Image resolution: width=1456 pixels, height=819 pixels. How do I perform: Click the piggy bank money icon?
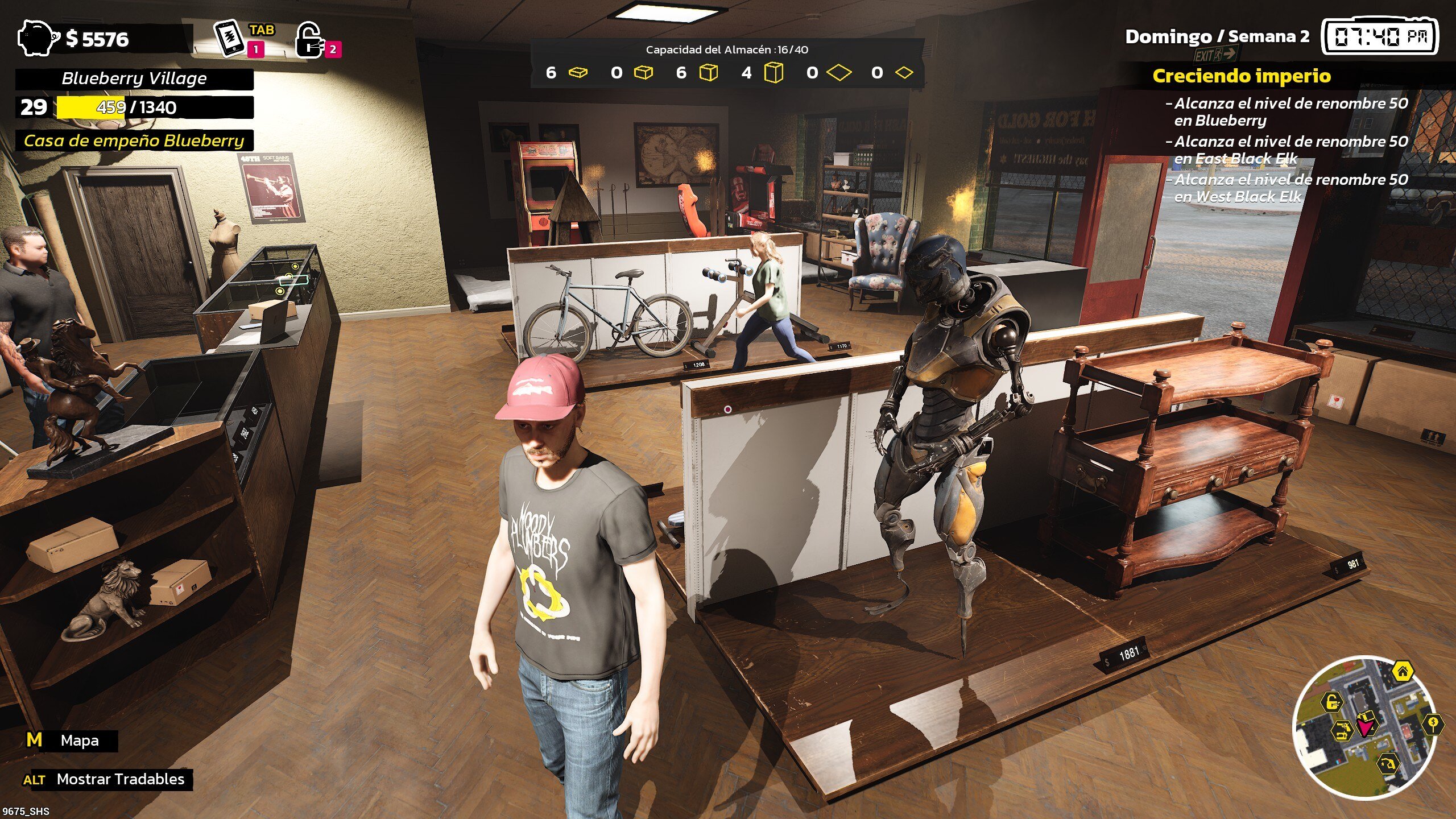[38, 39]
